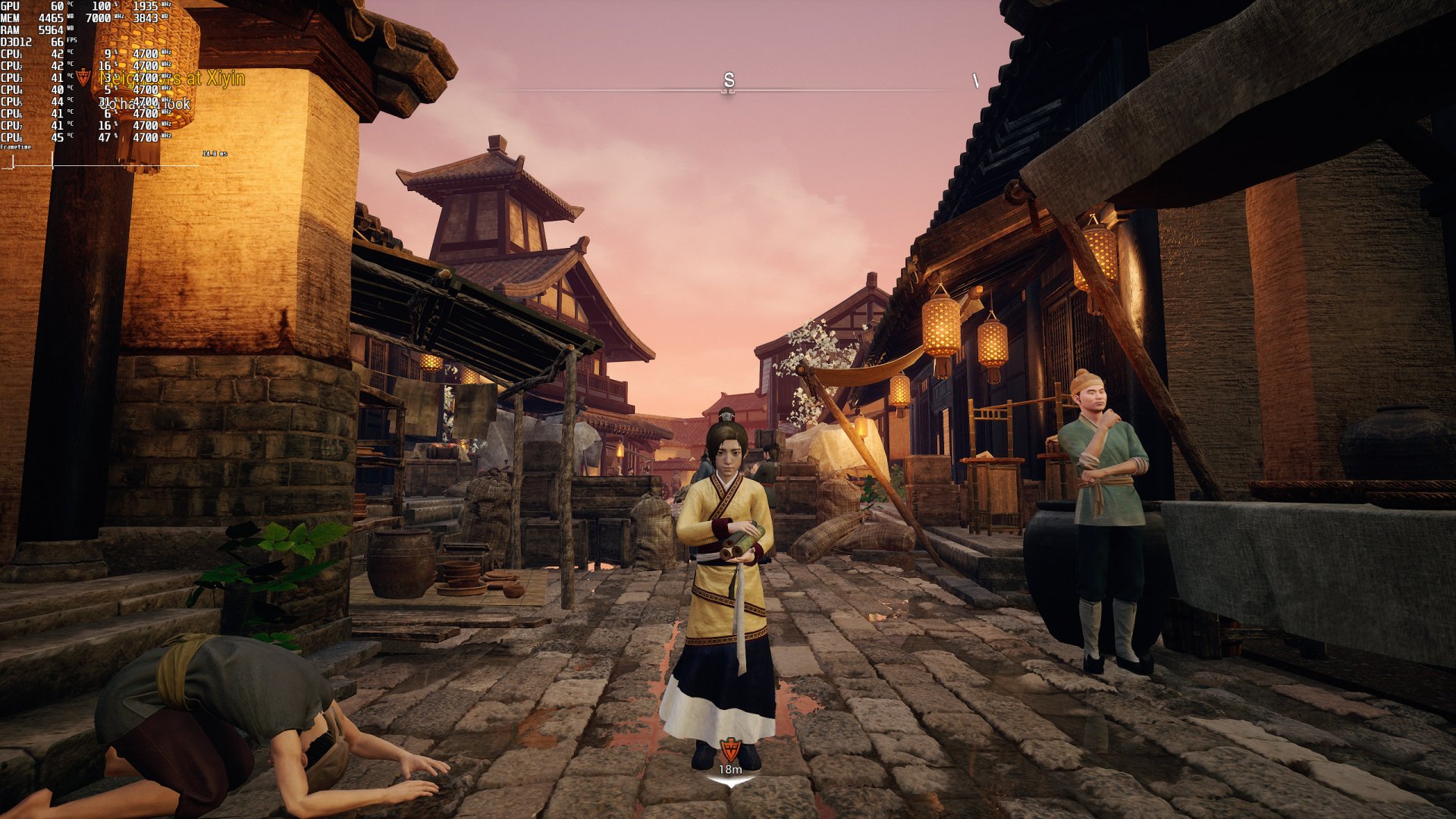
Task: Click the "S" south marker on the compass
Action: [x=730, y=79]
